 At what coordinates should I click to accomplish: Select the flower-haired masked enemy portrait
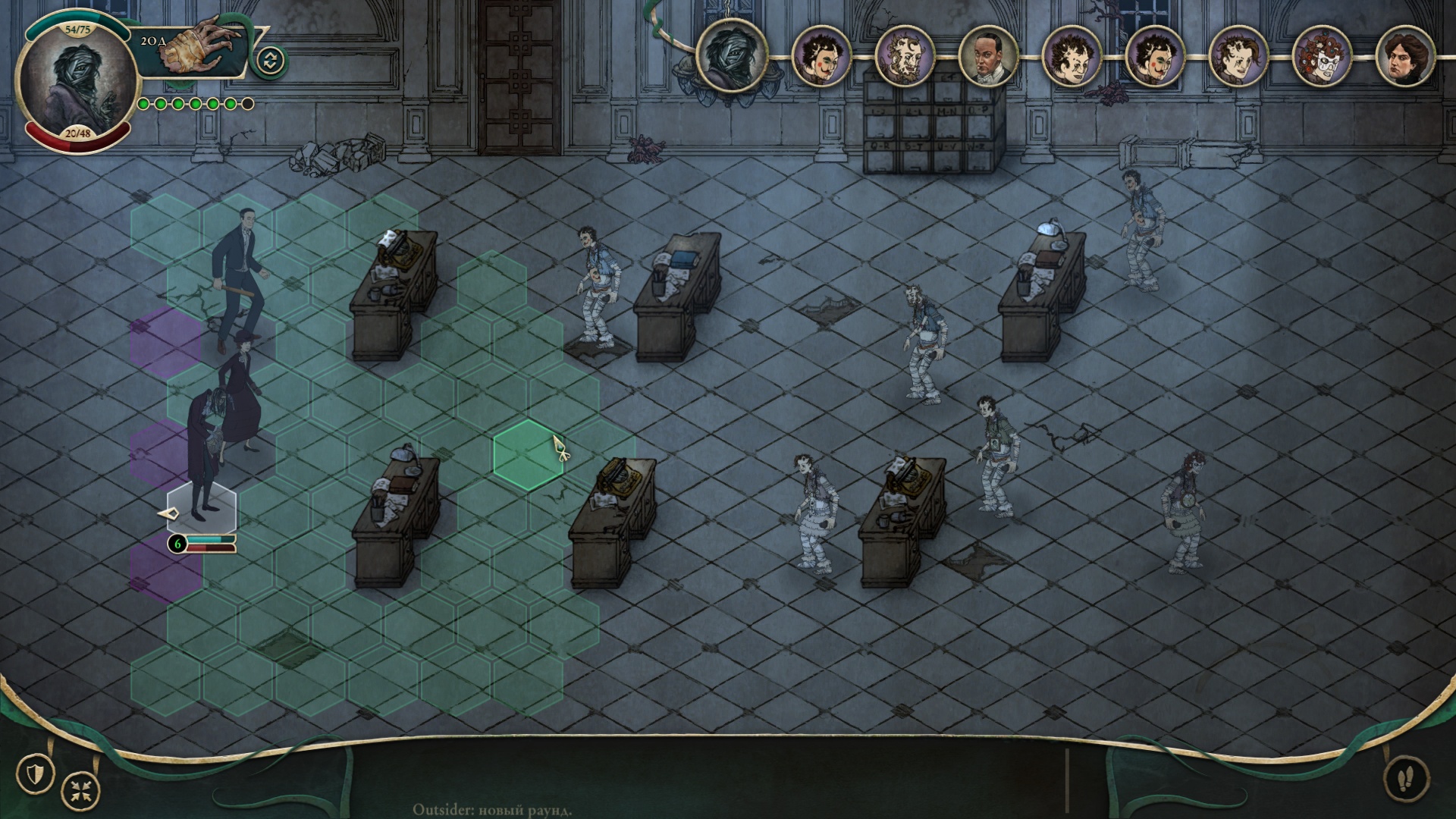click(1321, 57)
